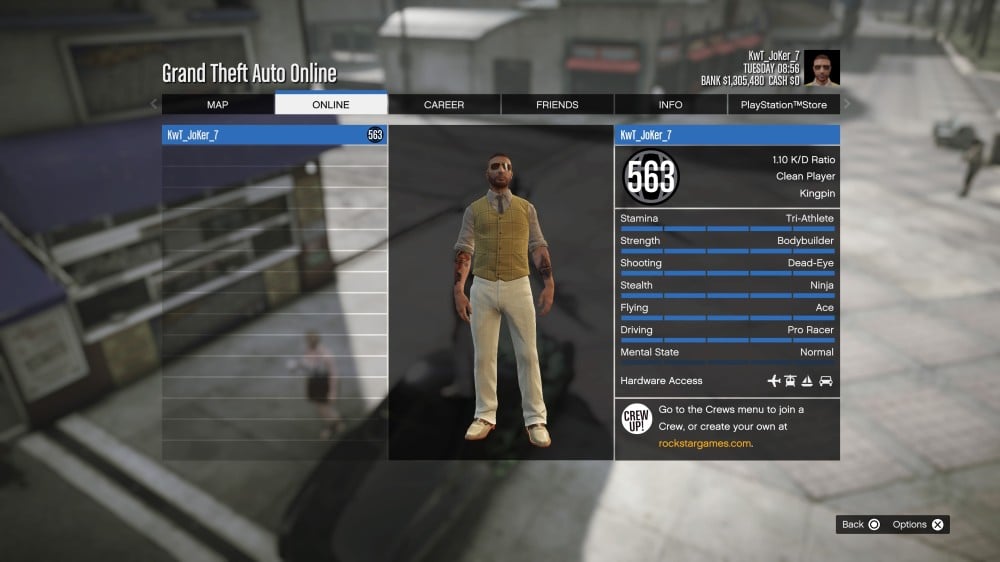Open the rockstargames.com crew link
1000x562 pixels.
click(704, 443)
